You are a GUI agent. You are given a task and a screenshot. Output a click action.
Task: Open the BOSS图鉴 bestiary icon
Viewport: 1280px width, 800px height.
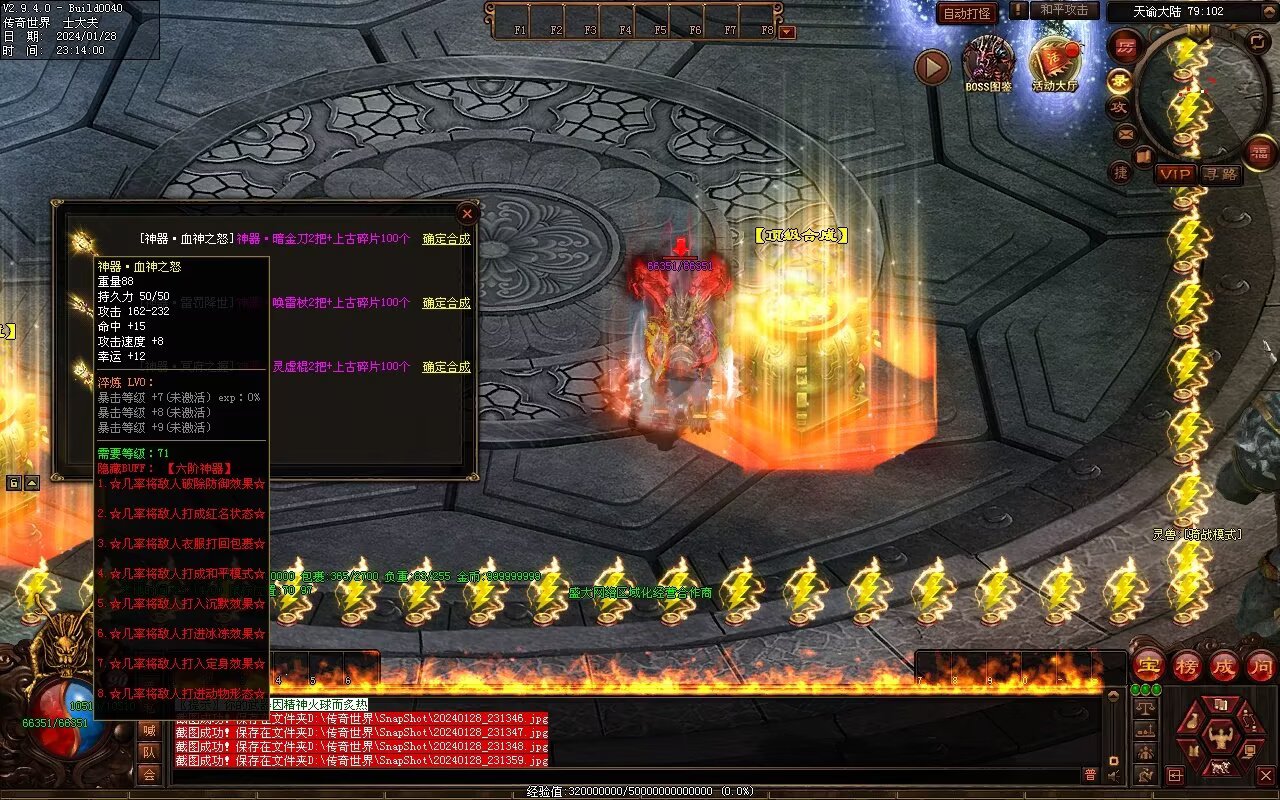[988, 62]
